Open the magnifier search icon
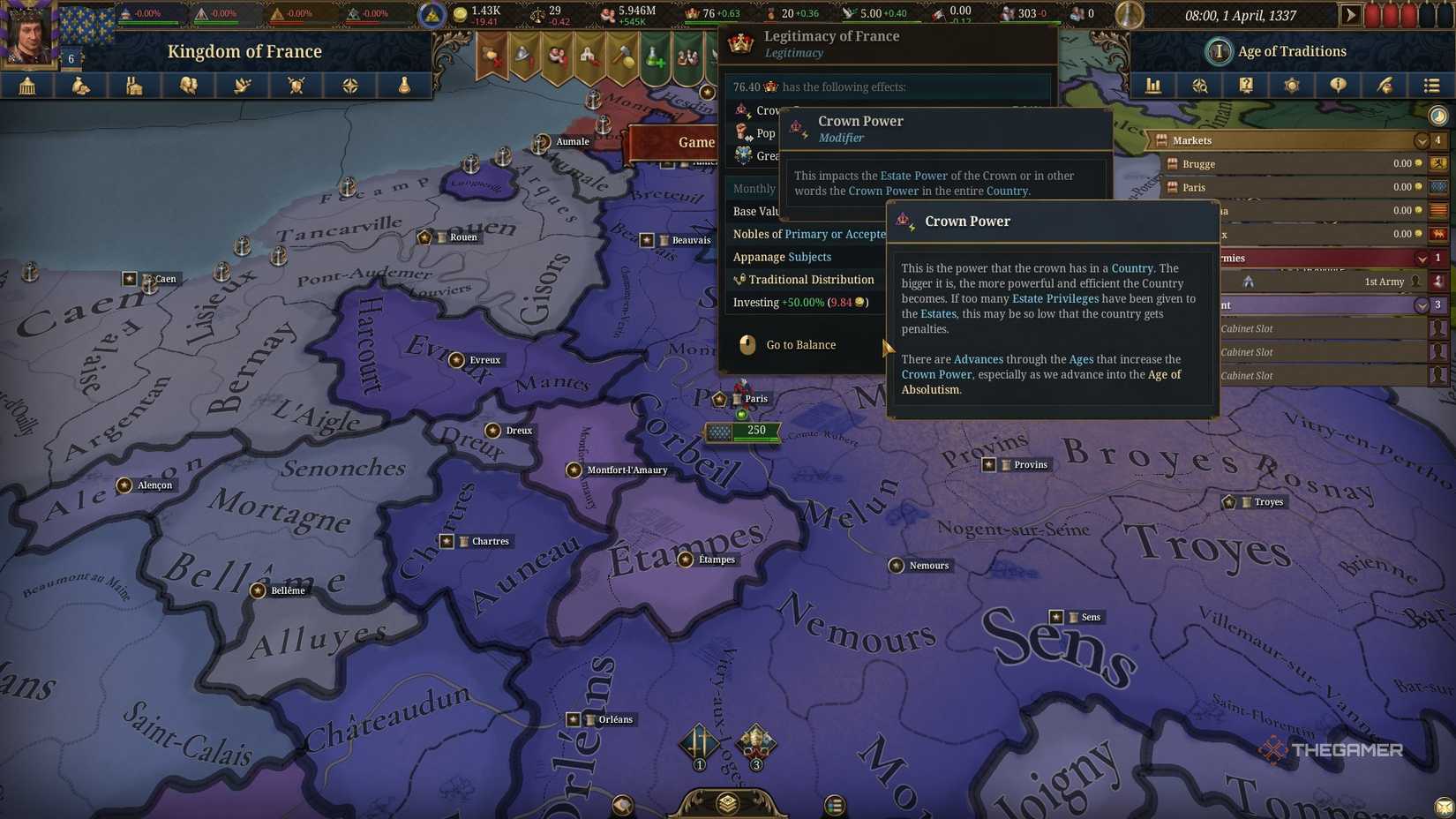The width and height of the screenshot is (1456, 819). tap(1200, 86)
